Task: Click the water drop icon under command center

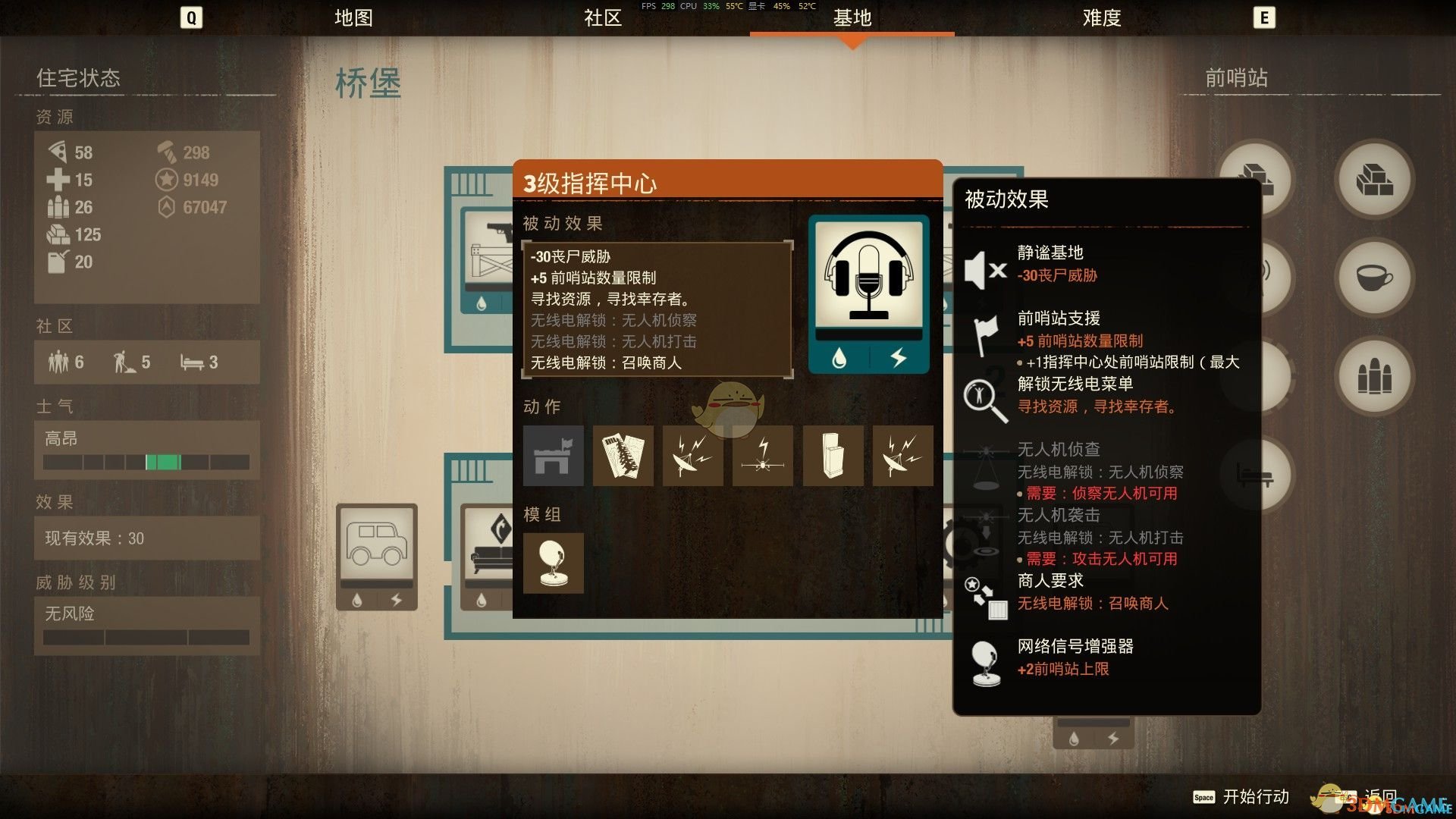Action: pyautogui.click(x=840, y=359)
